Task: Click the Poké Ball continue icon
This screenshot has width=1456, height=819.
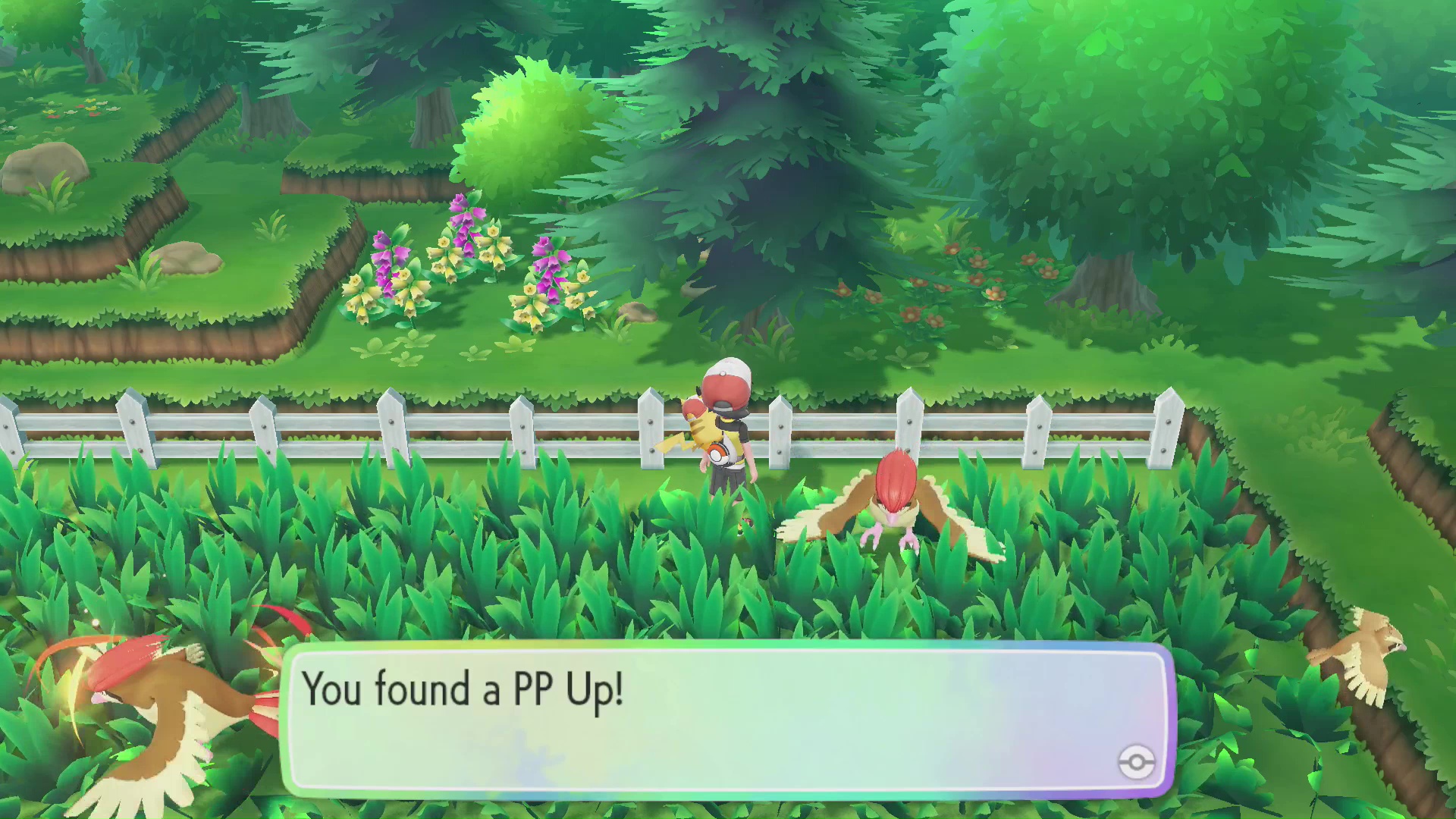Action: pos(1136,761)
